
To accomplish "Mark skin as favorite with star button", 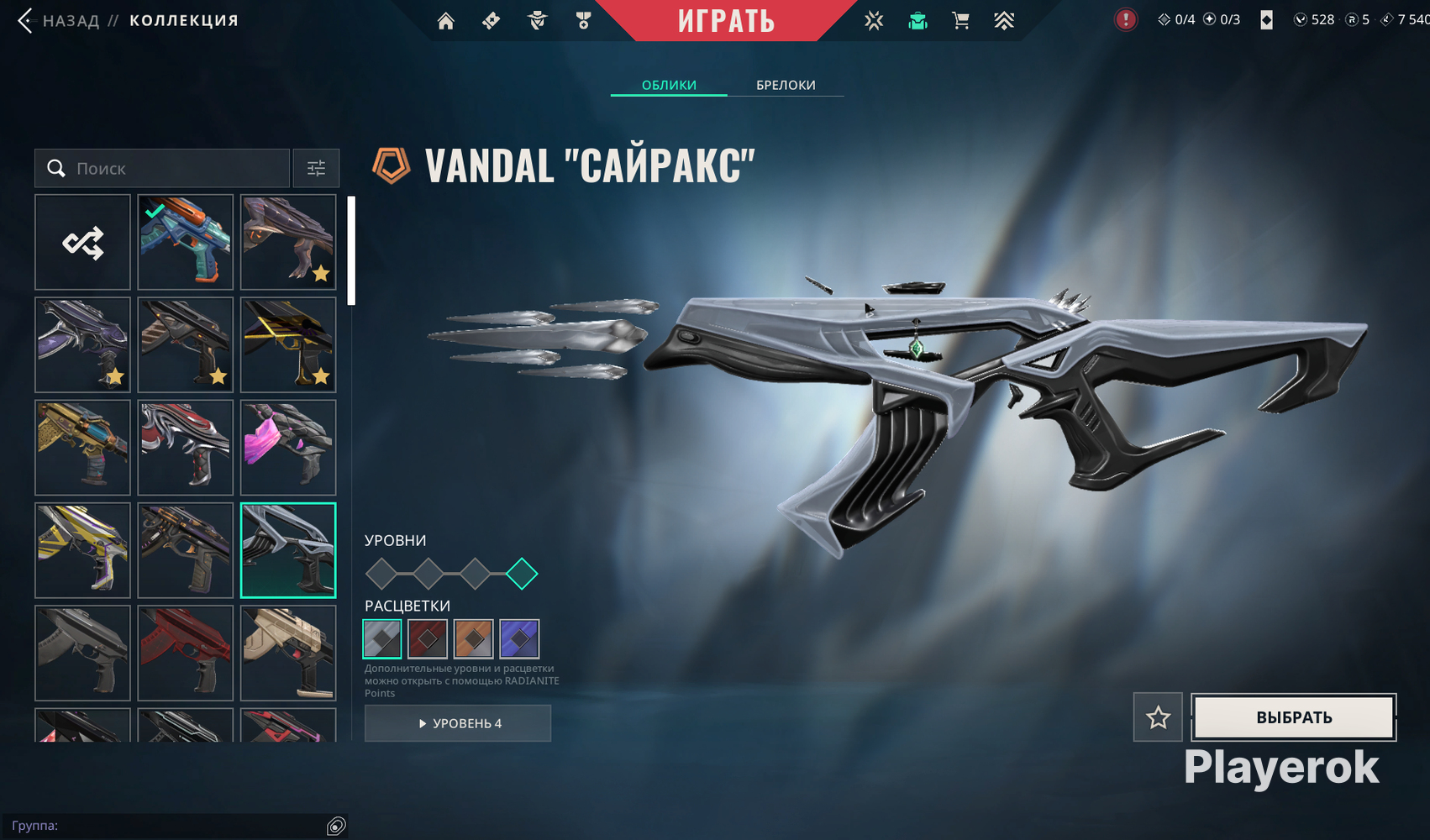I will pos(1158,717).
